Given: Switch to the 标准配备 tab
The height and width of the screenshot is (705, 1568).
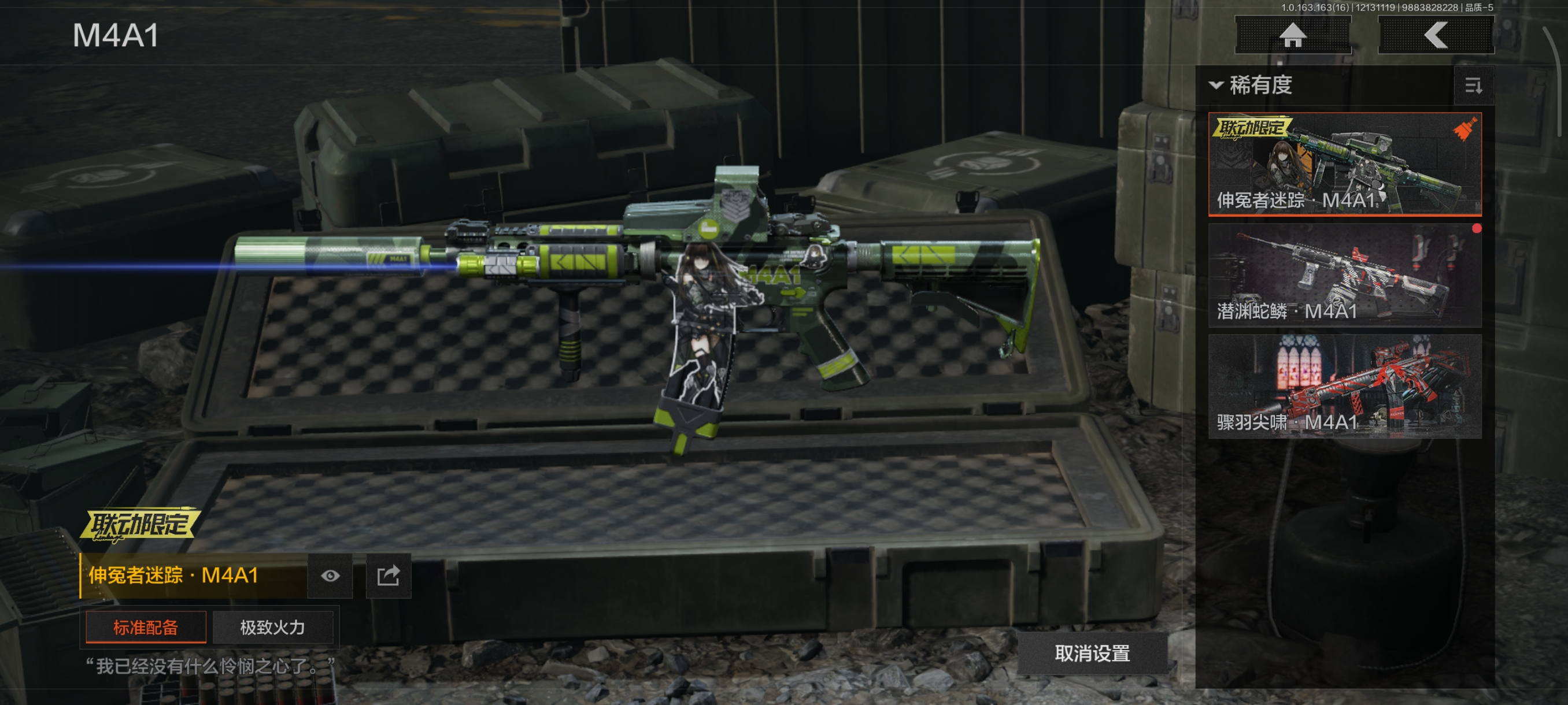Looking at the screenshot, I should [x=146, y=627].
